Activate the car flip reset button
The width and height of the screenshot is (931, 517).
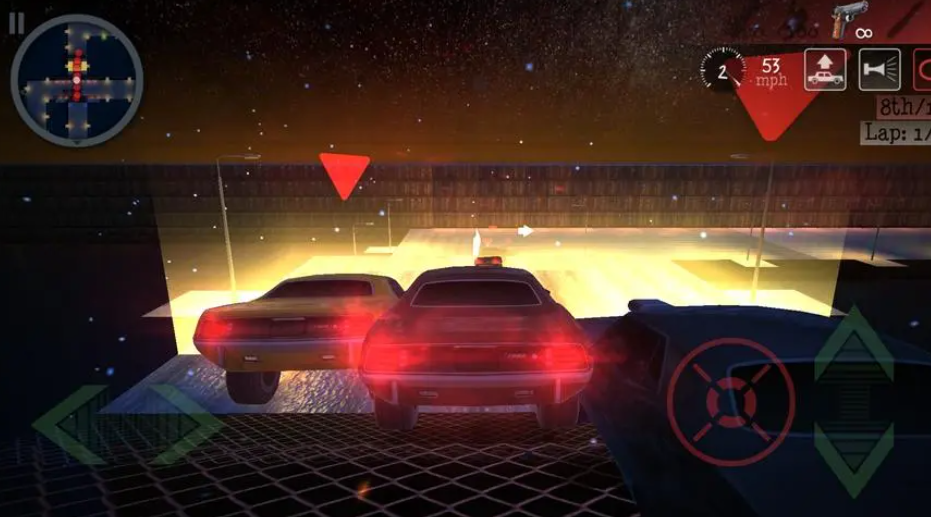pyautogui.click(x=825, y=69)
